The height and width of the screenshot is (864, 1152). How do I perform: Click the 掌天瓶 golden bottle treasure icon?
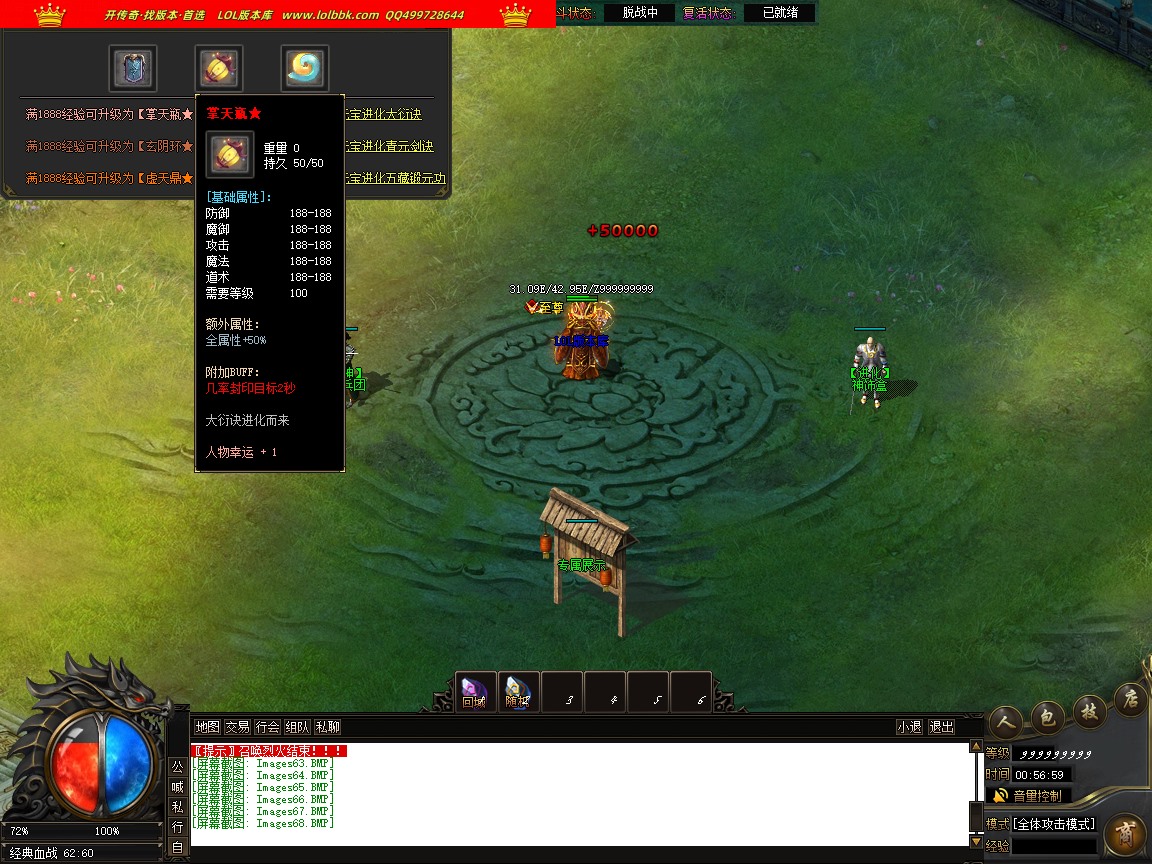pyautogui.click(x=219, y=68)
